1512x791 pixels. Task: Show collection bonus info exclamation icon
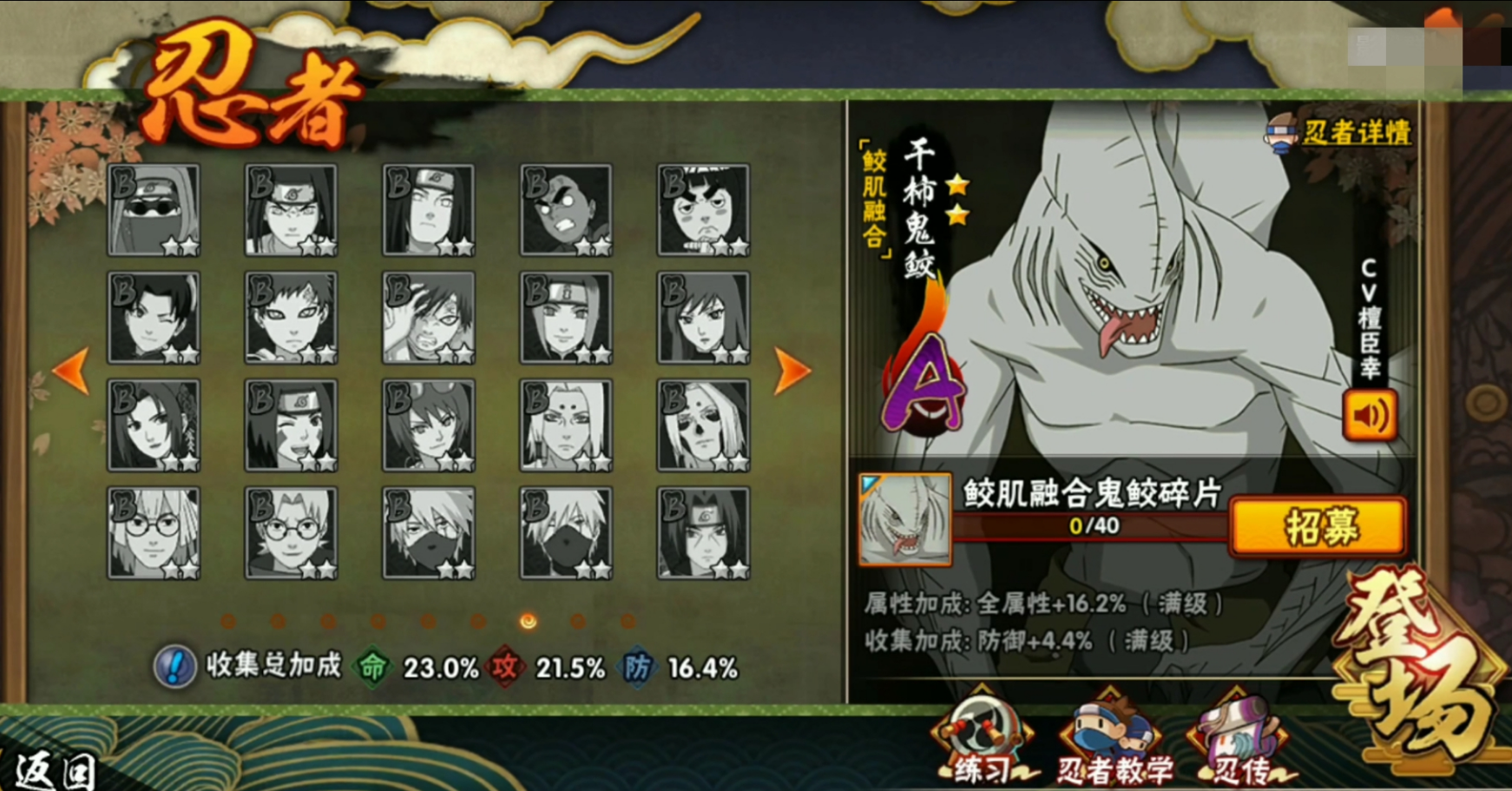pyautogui.click(x=174, y=667)
